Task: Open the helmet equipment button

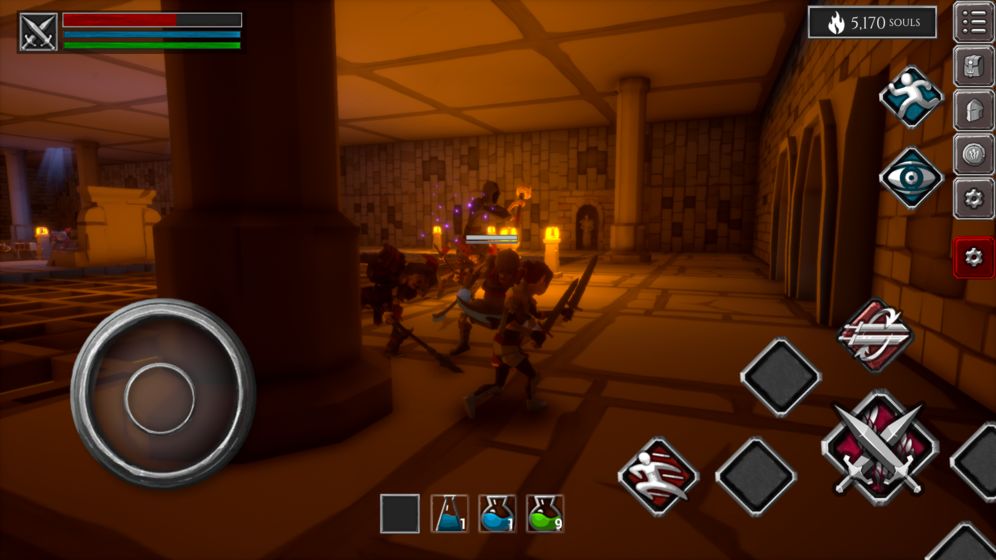Action: (x=973, y=110)
